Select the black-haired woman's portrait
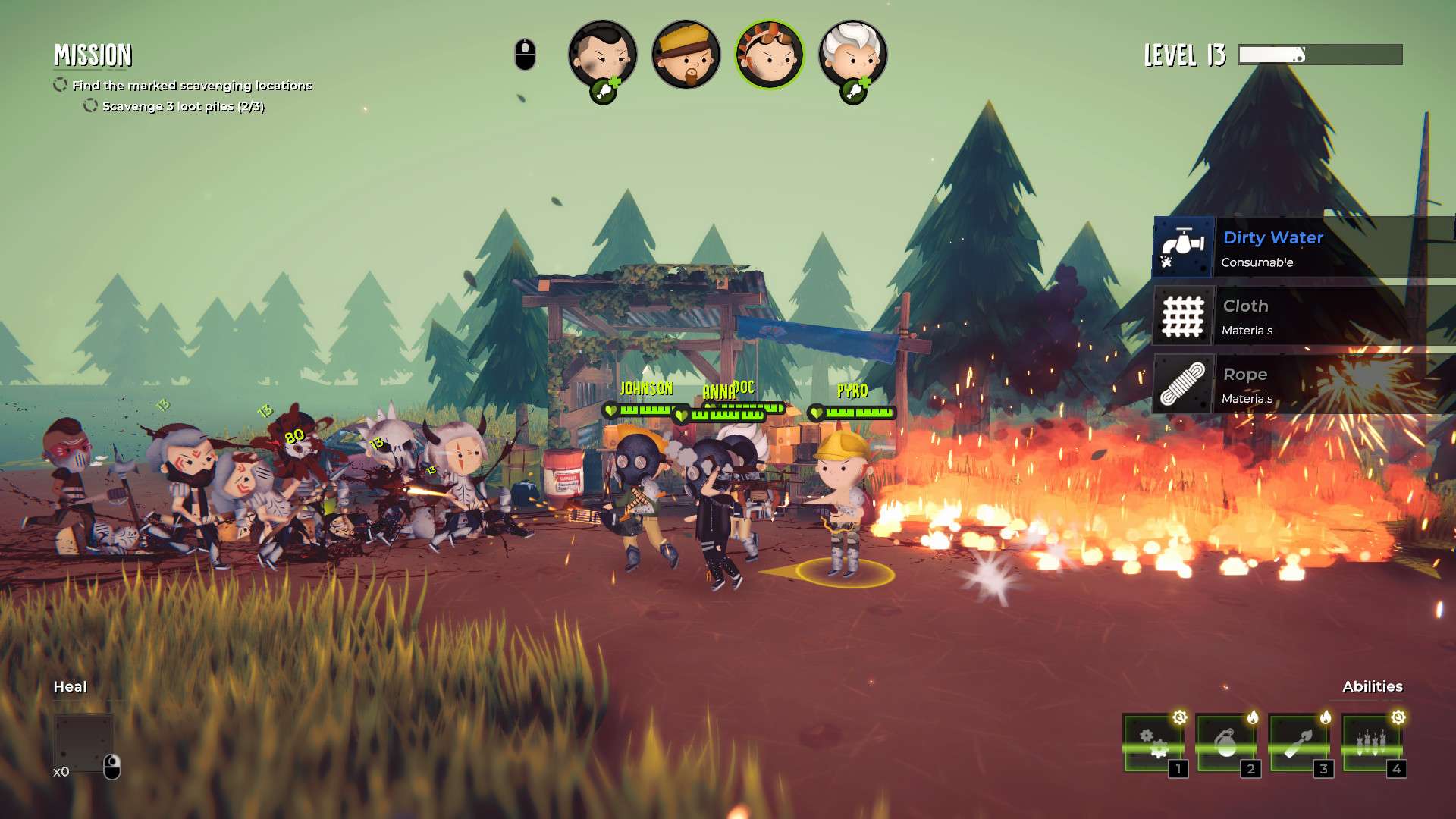The height and width of the screenshot is (819, 1456). (602, 55)
